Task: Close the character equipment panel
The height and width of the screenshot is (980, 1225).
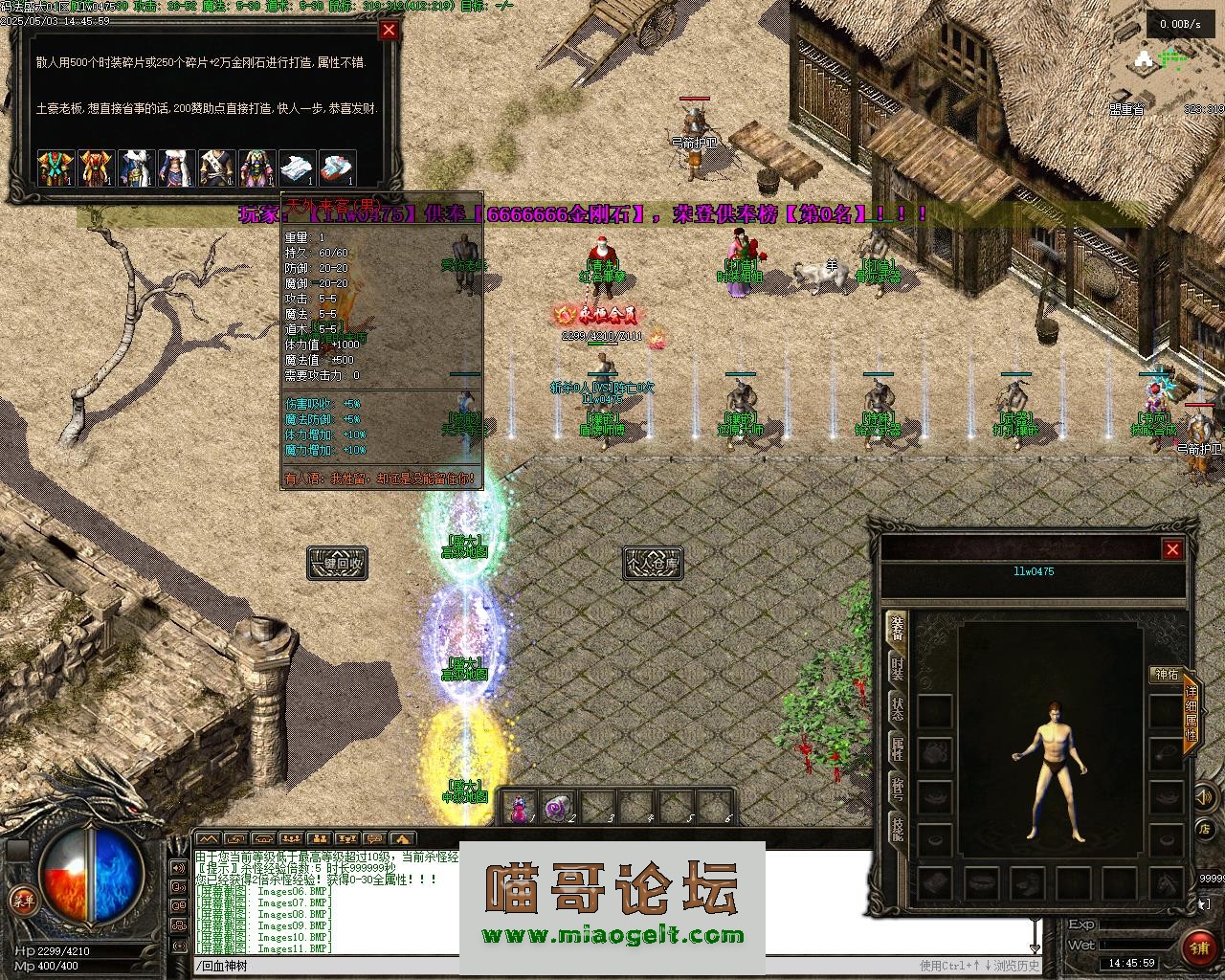Action: pos(1172,549)
